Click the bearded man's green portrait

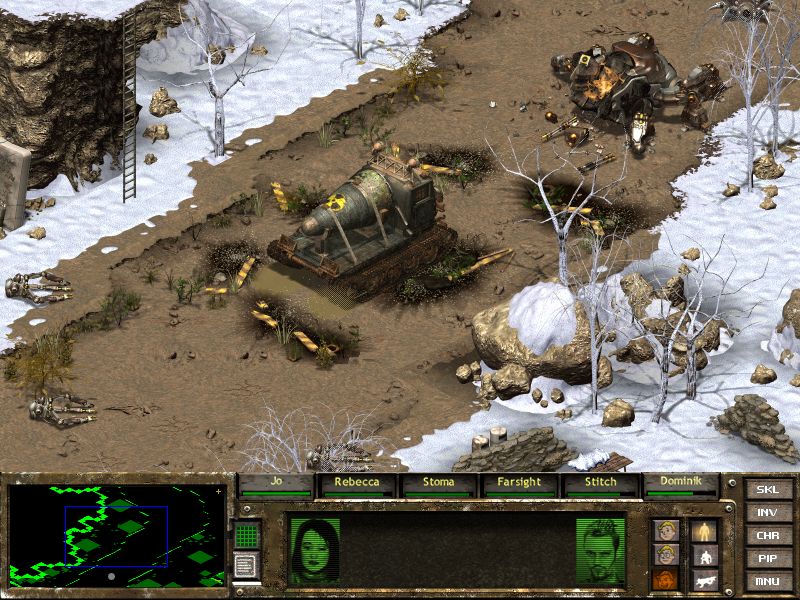(601, 550)
